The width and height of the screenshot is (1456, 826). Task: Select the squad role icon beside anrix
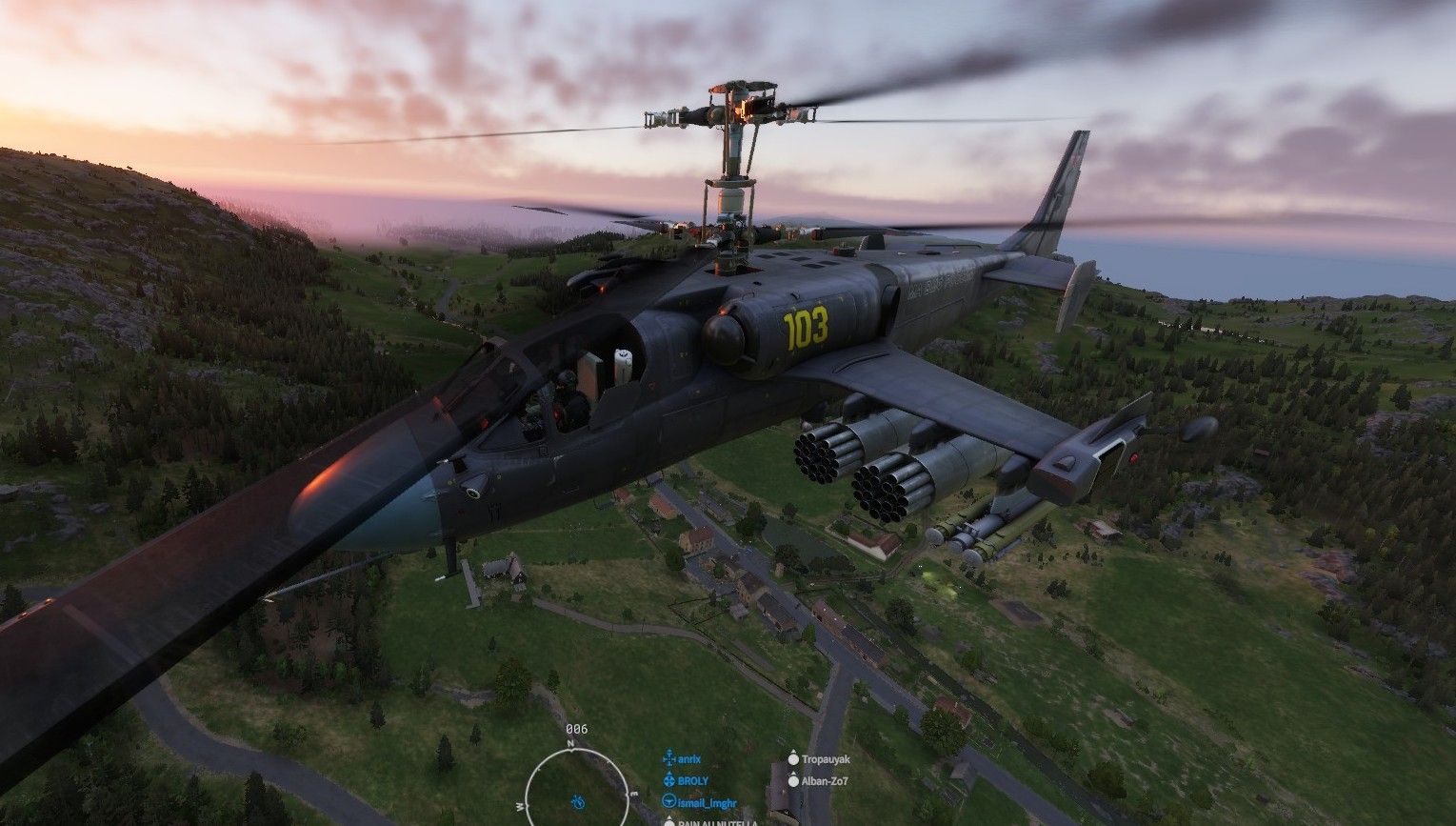pyautogui.click(x=668, y=758)
